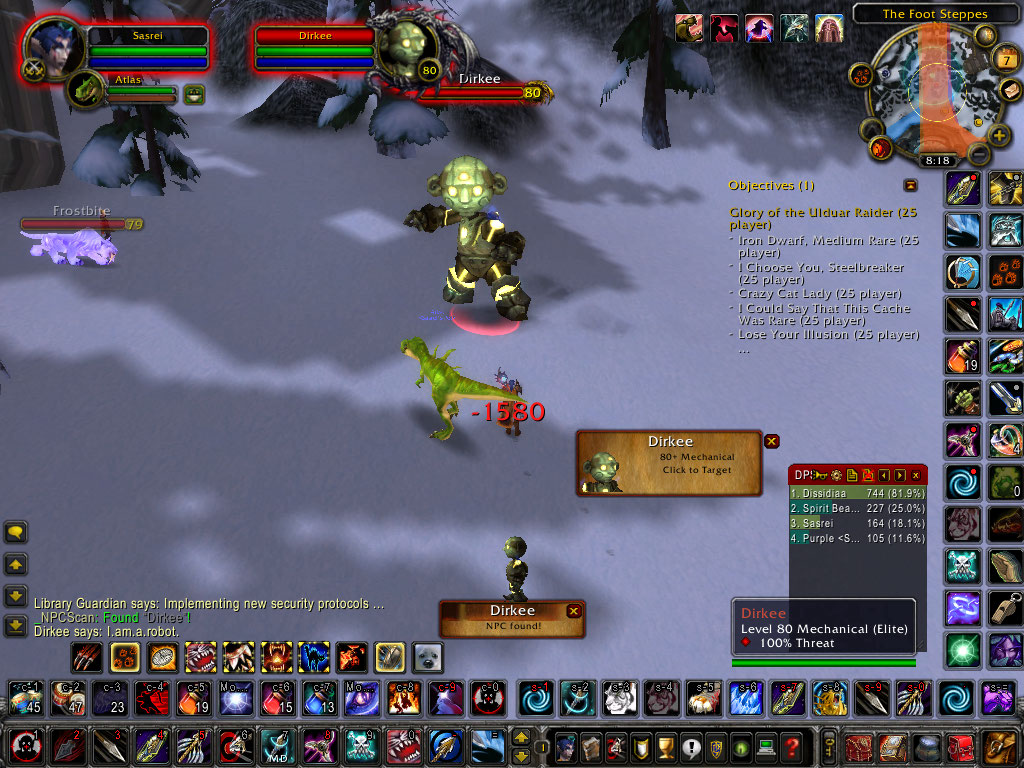The image size is (1024, 768).
Task: Collapse the Objectives tracker
Action: [x=910, y=185]
